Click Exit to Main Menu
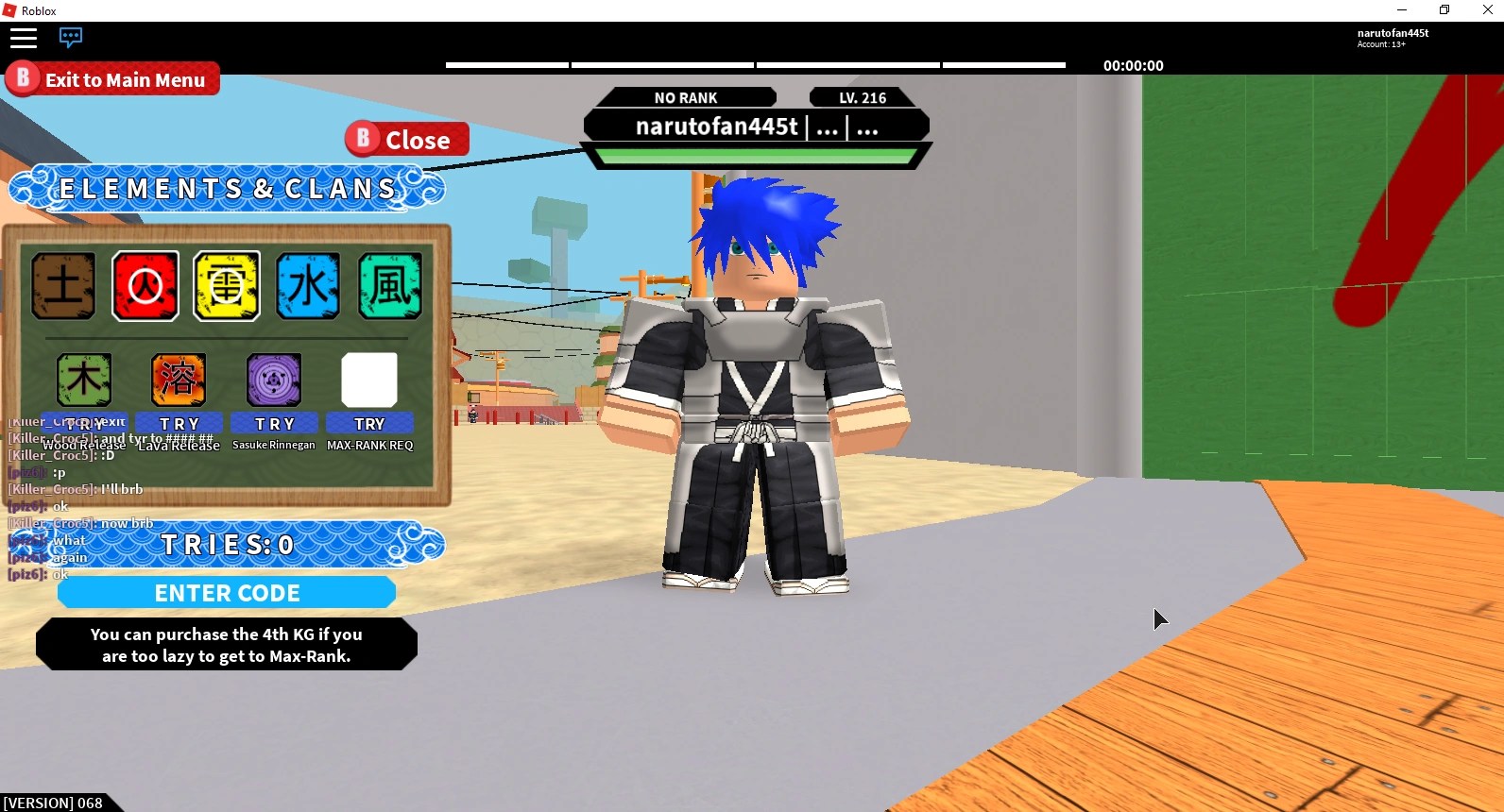 point(111,79)
